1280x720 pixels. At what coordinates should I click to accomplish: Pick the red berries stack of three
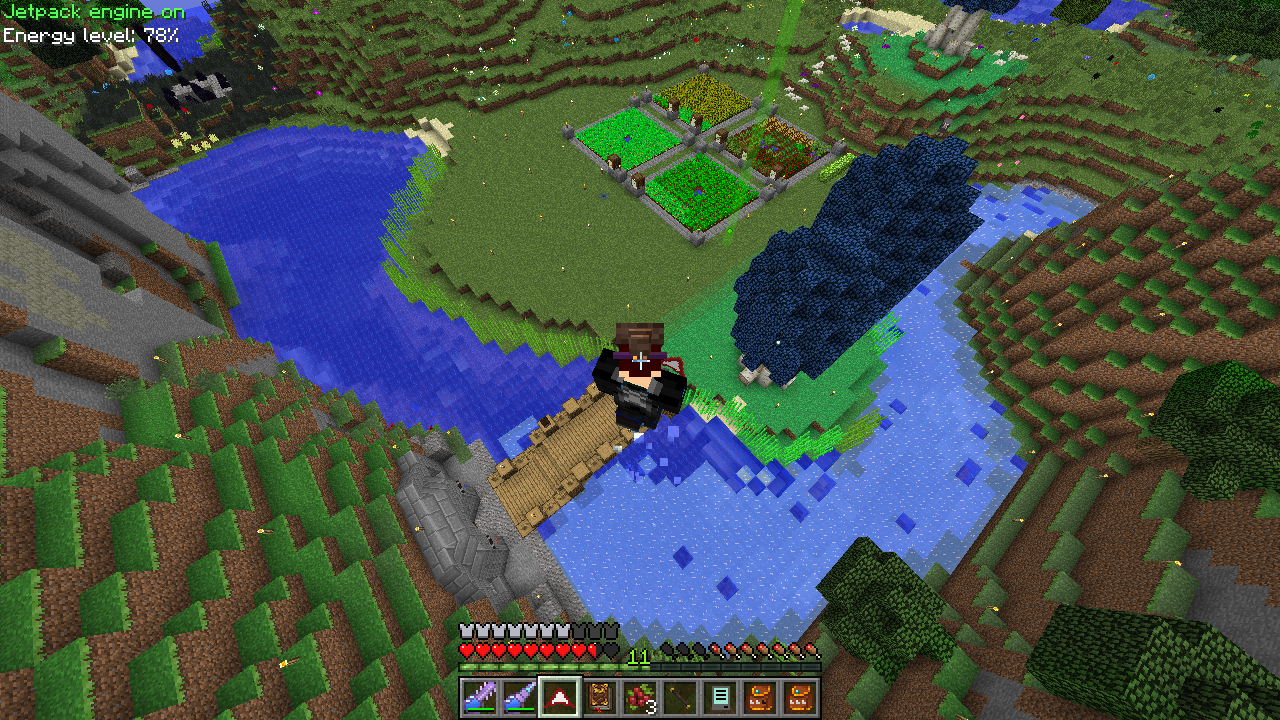(640, 697)
